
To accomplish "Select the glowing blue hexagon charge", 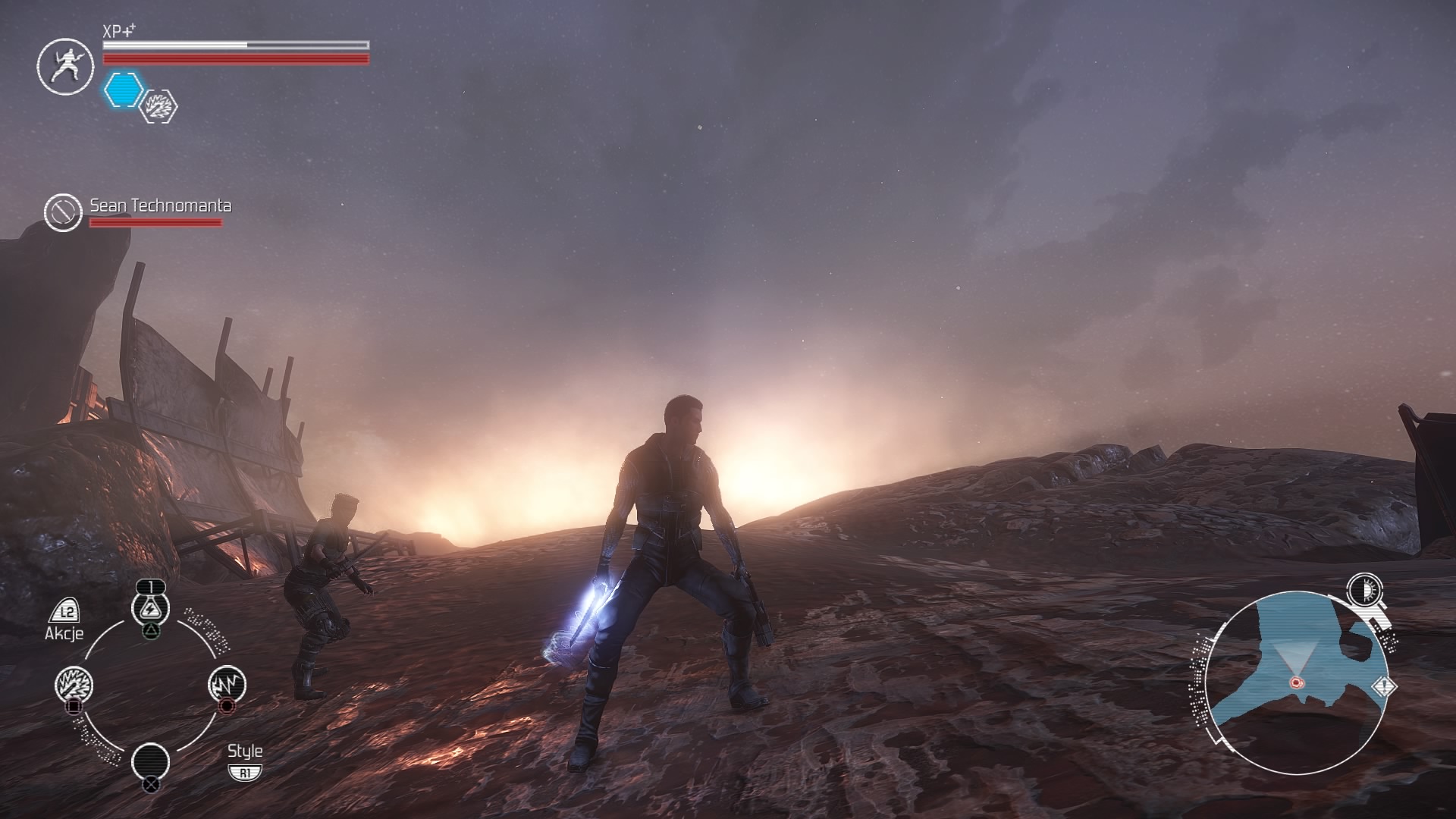I will (x=123, y=89).
